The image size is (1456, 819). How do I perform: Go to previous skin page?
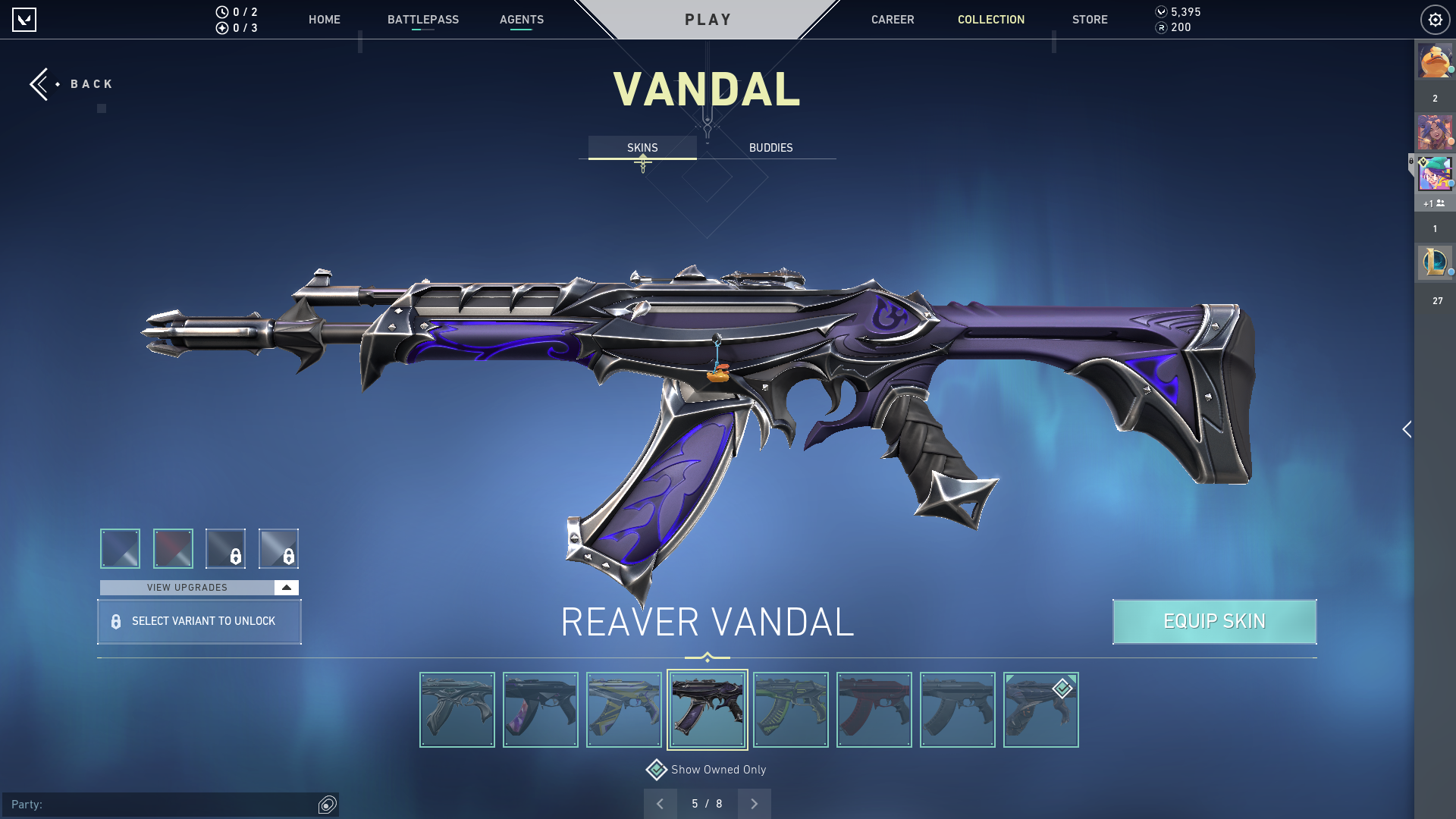pyautogui.click(x=661, y=804)
